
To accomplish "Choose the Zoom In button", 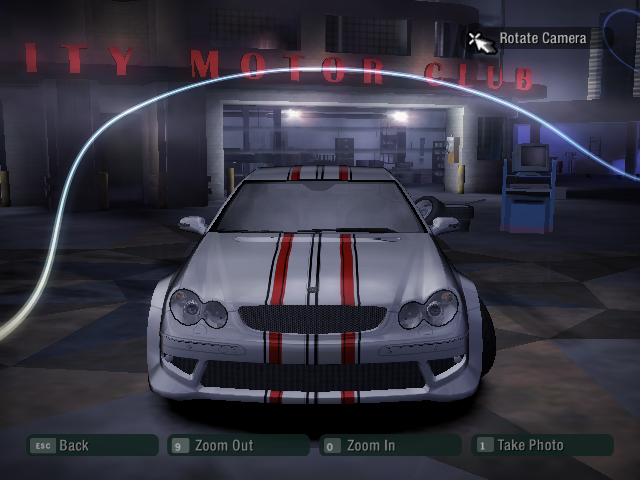I will (389, 446).
